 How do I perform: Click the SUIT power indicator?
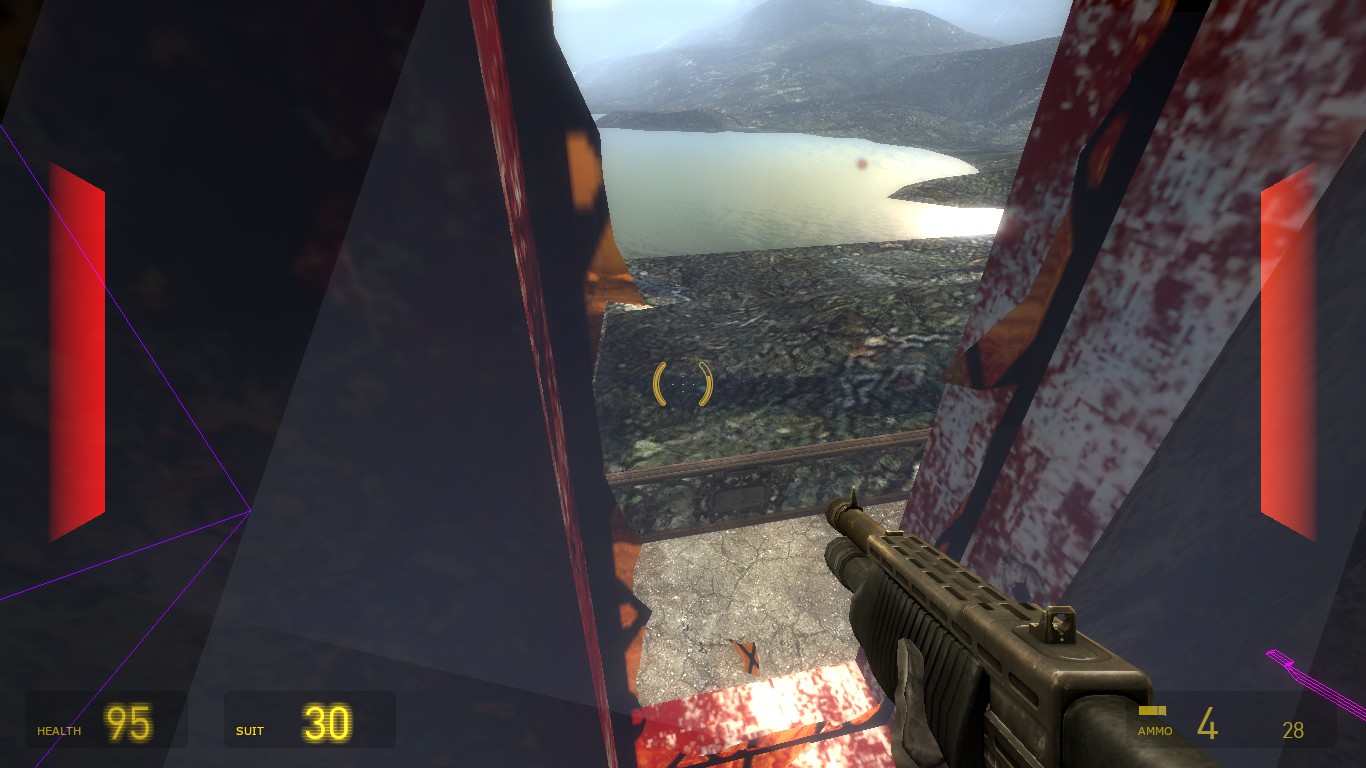[x=249, y=731]
